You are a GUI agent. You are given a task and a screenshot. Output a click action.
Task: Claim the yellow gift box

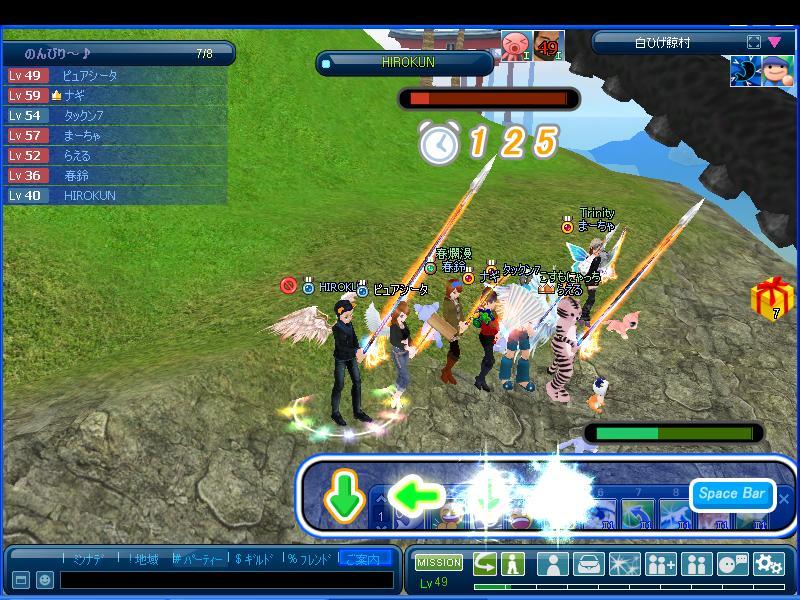[x=771, y=298]
